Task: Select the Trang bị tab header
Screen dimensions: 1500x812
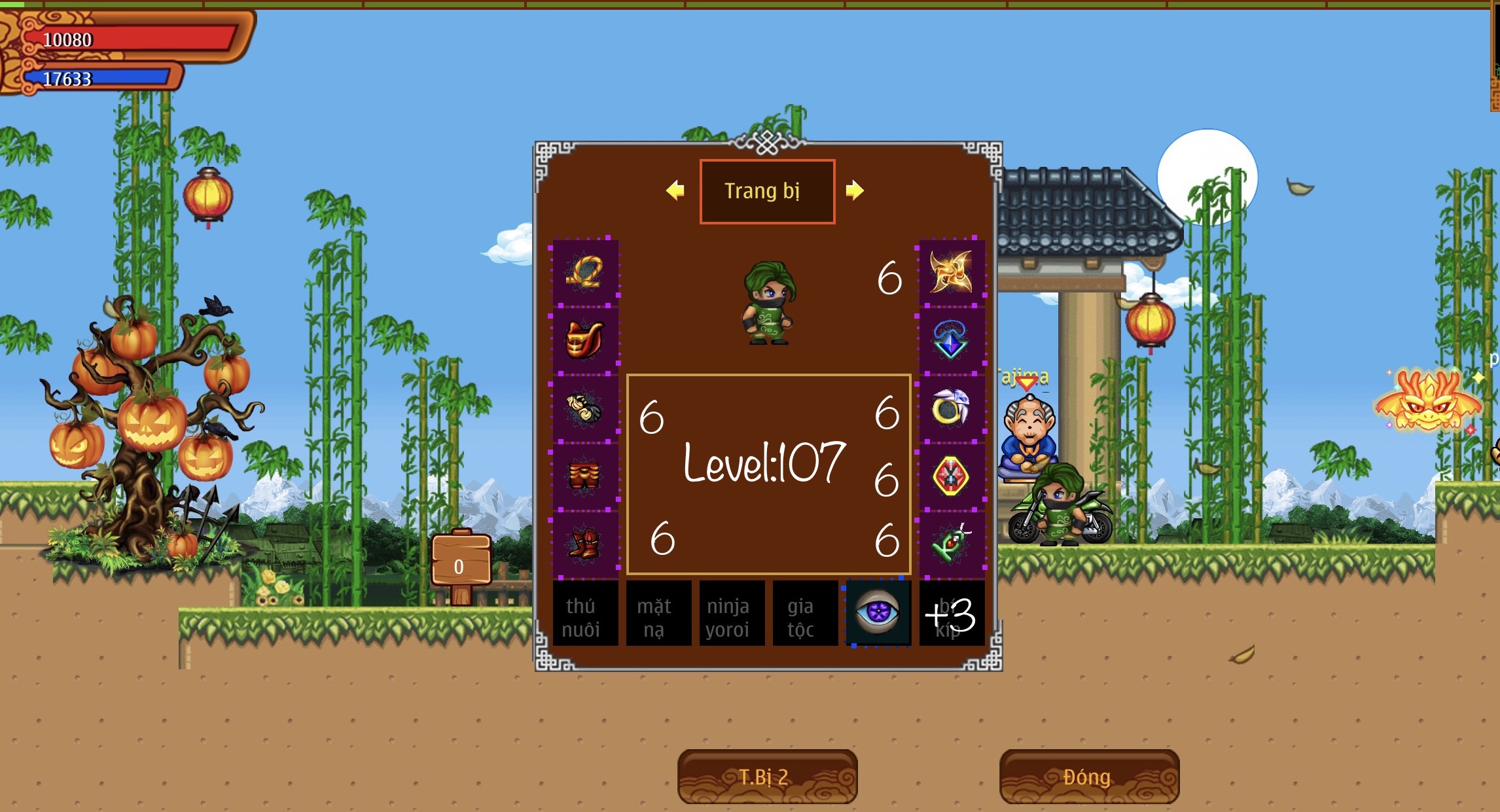Action: (767, 191)
